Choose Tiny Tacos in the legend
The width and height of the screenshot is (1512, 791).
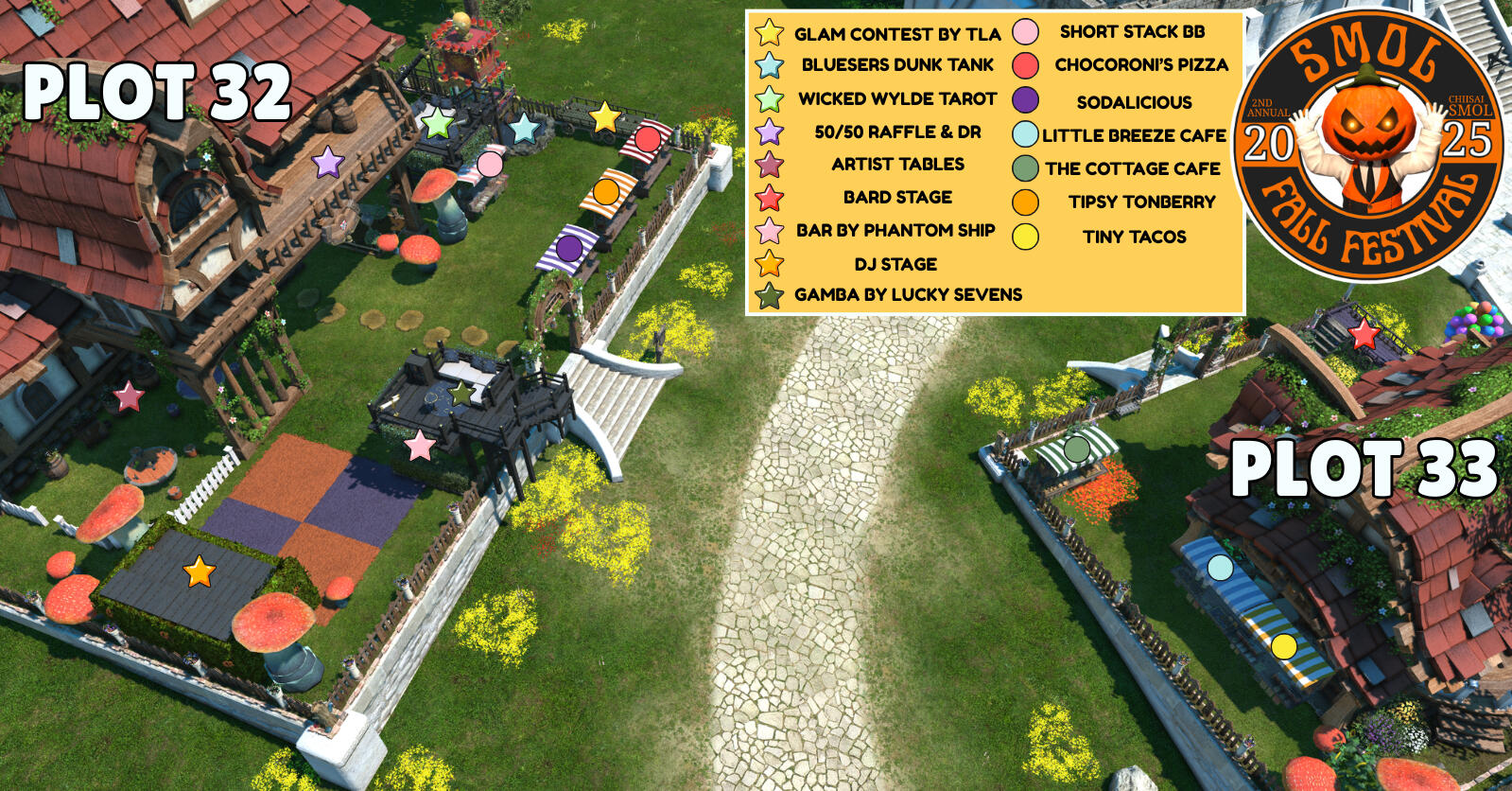[x=1134, y=237]
